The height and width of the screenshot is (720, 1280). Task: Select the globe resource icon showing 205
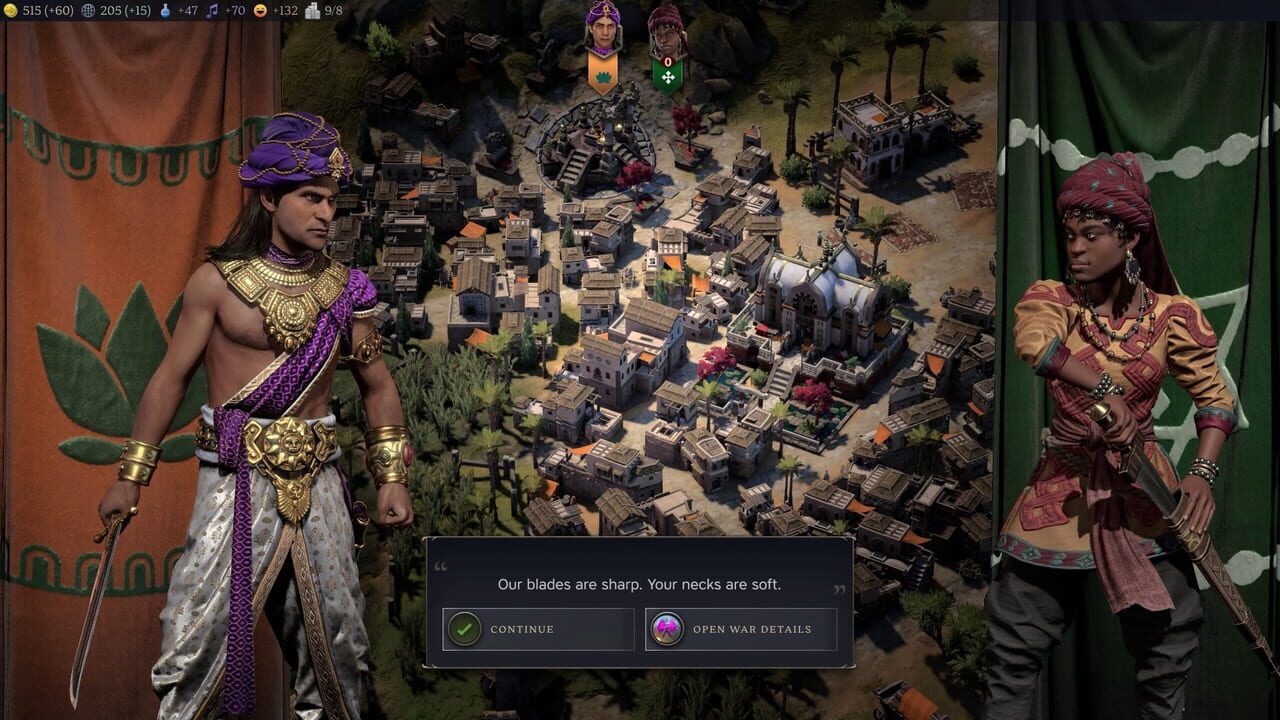tap(88, 10)
